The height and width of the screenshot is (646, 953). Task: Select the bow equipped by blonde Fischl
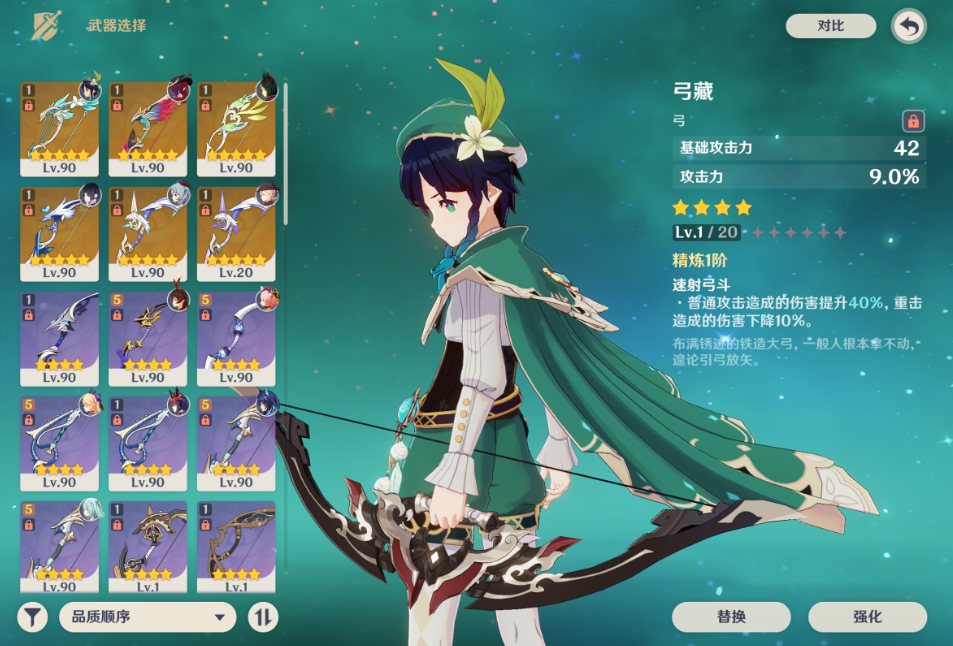pyautogui.click(x=59, y=442)
